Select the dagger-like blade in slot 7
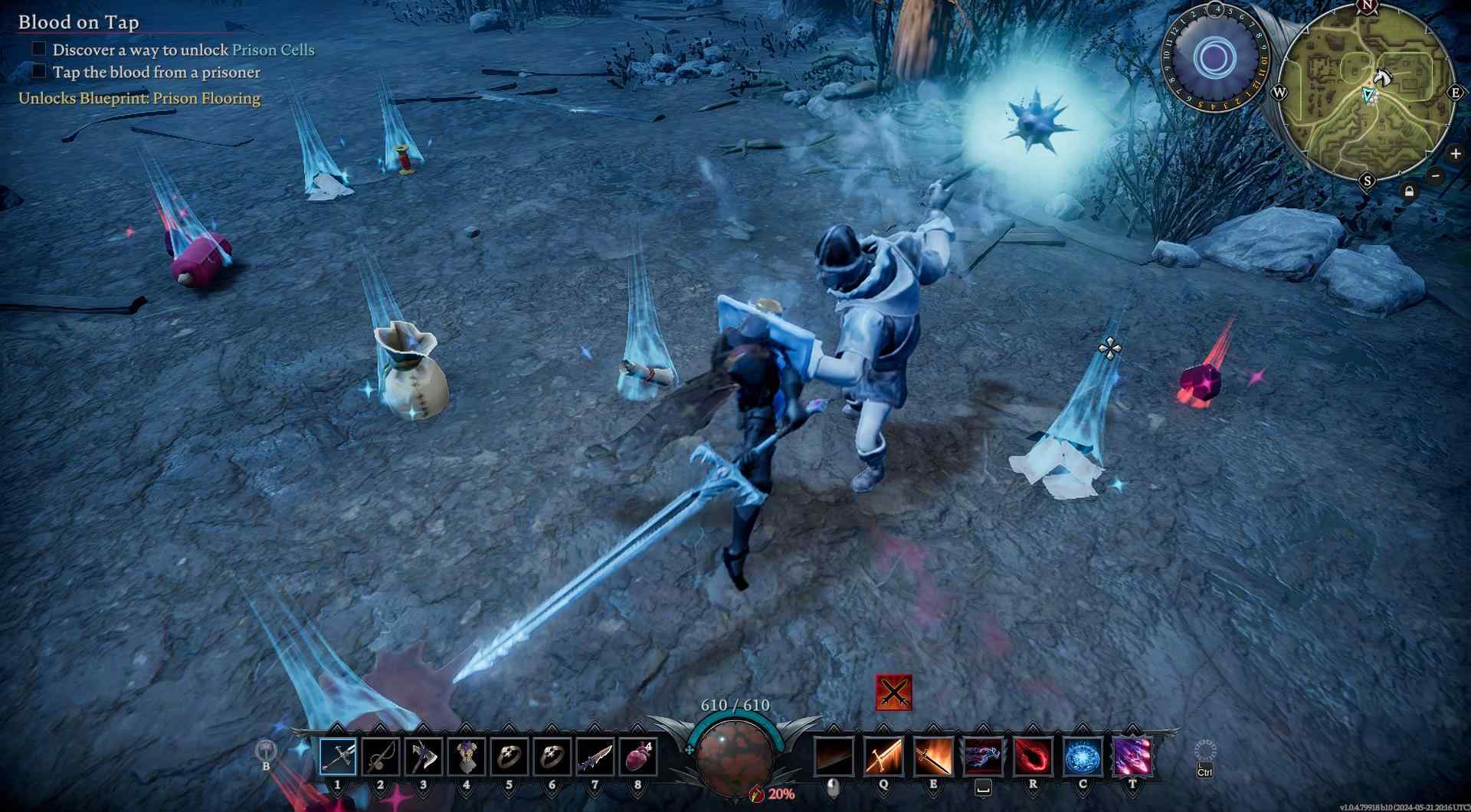 [595, 757]
